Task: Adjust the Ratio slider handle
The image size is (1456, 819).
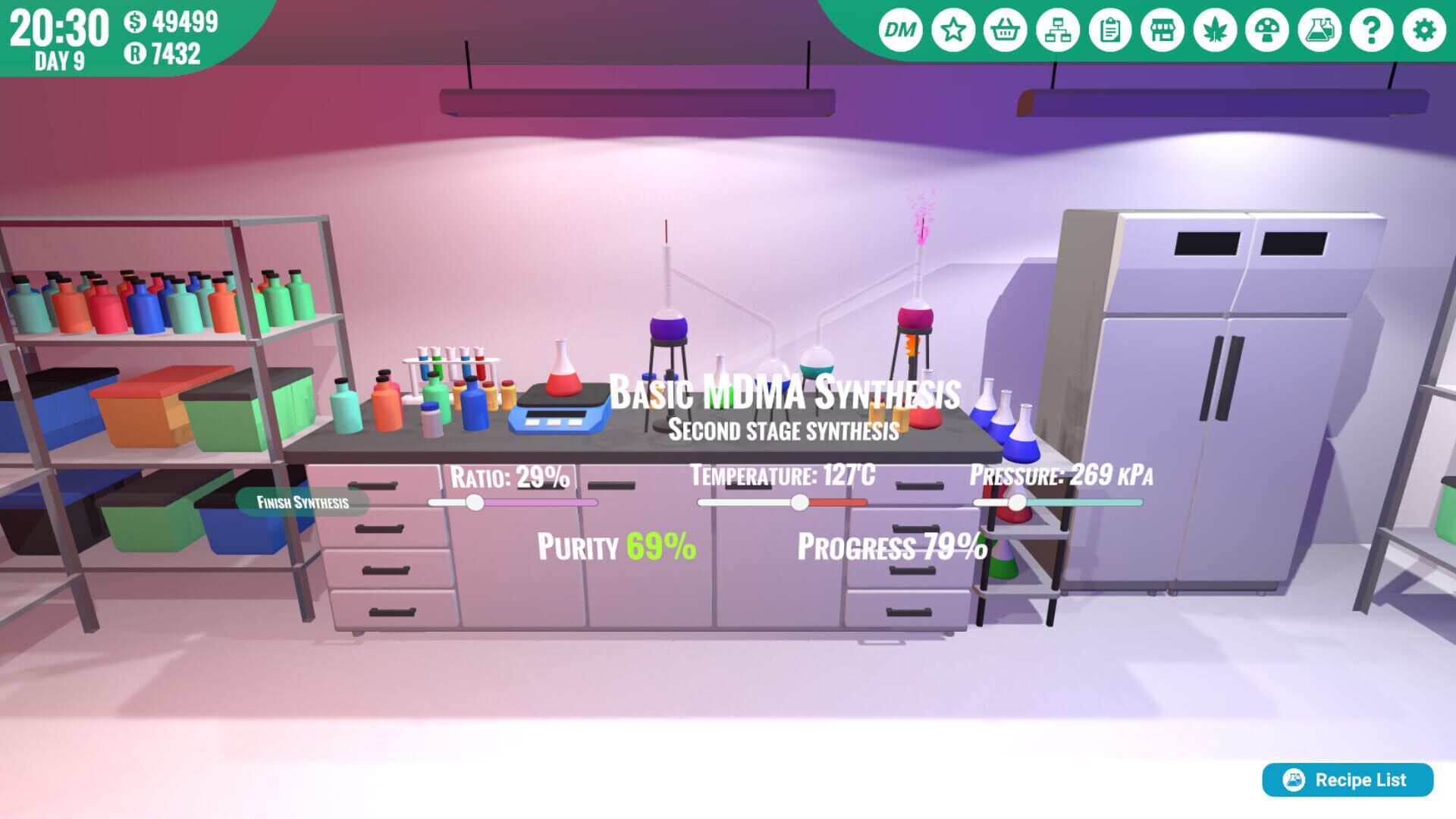Action: pyautogui.click(x=474, y=501)
